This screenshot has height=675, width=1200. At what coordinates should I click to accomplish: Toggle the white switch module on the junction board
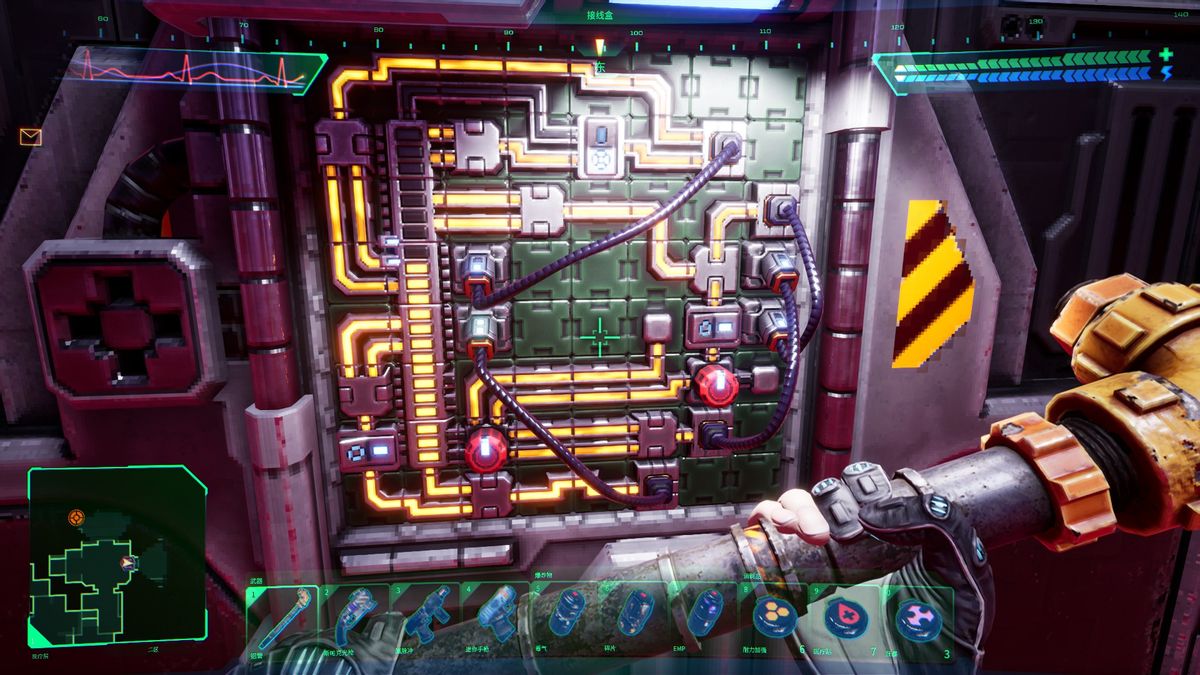603,146
